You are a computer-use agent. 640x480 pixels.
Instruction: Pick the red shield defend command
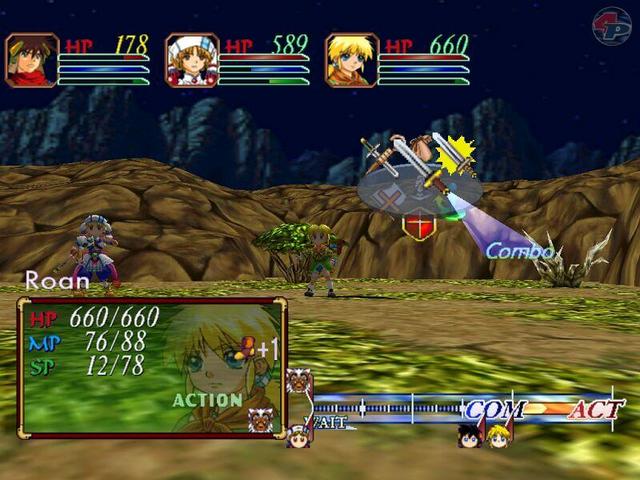click(x=417, y=226)
